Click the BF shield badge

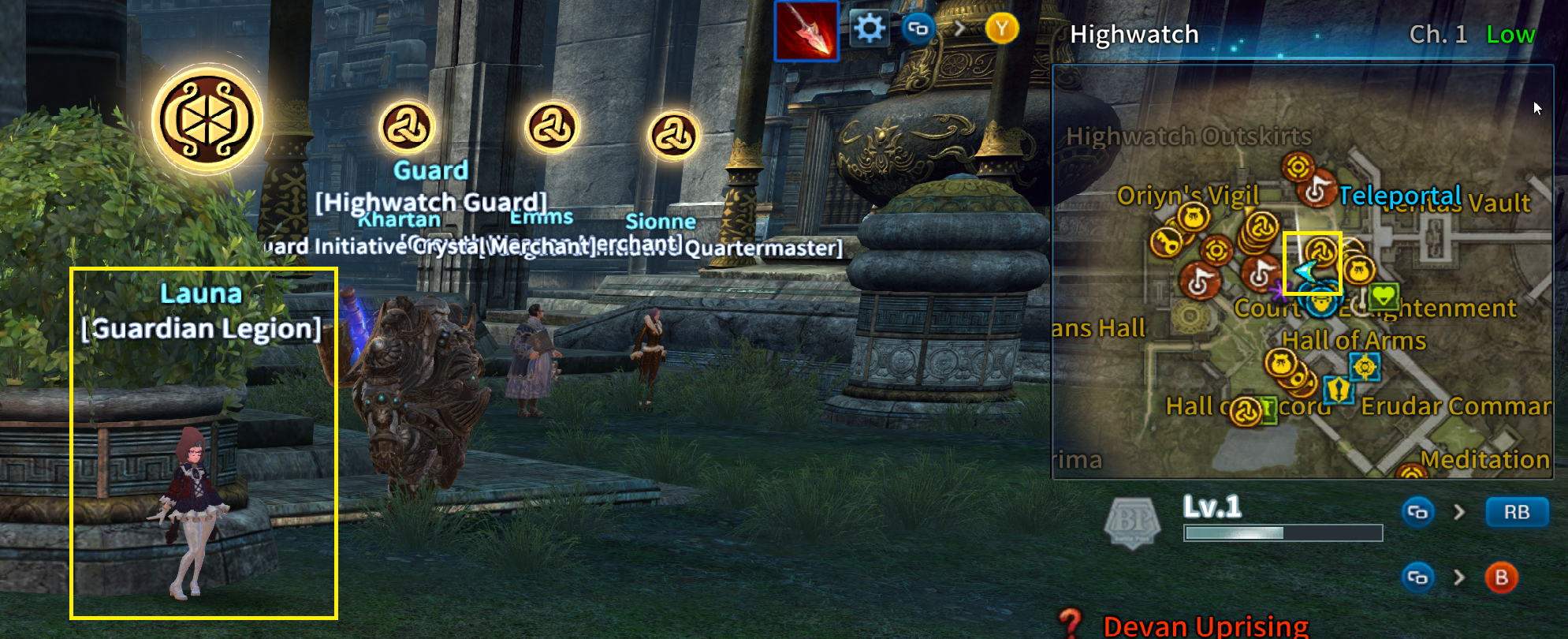click(1132, 521)
